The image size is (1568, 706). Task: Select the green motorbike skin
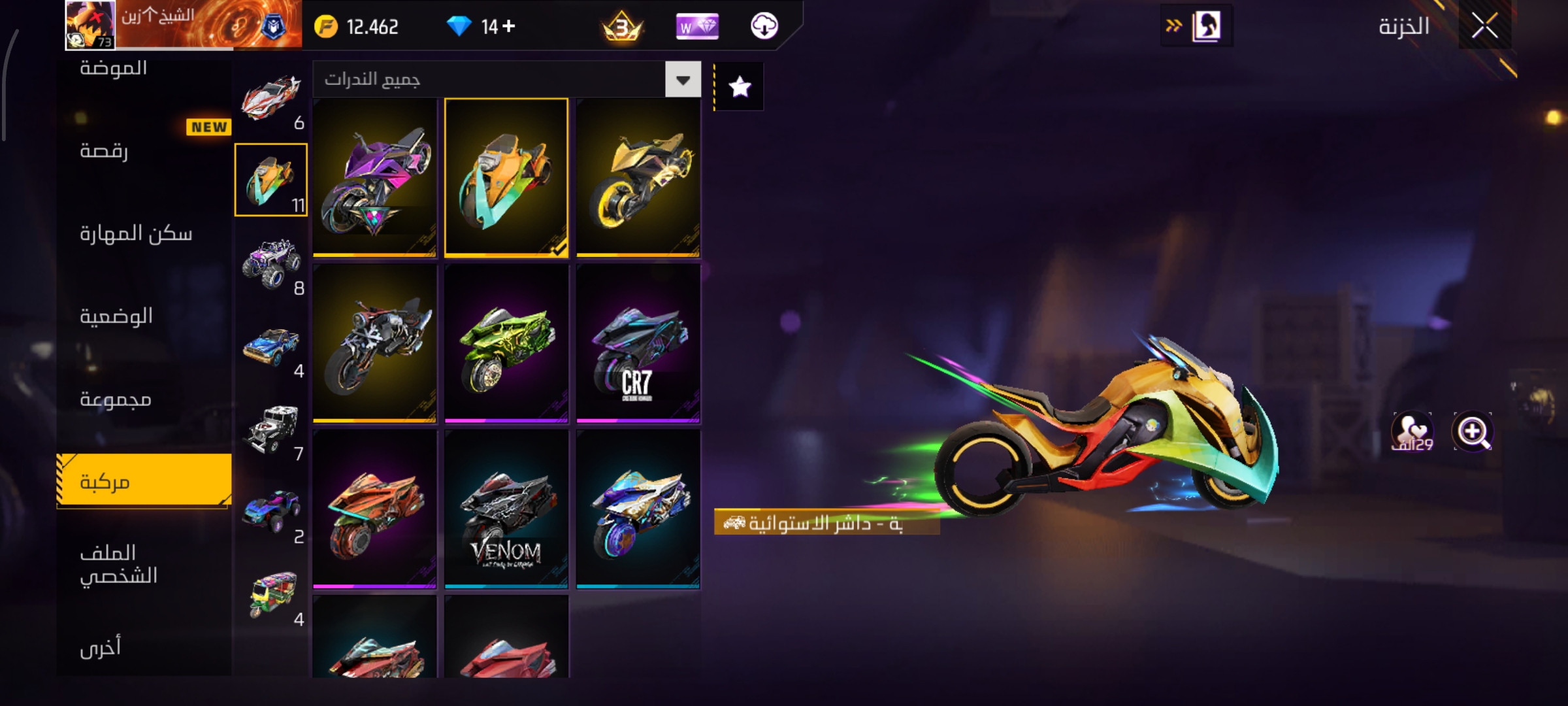tap(506, 343)
